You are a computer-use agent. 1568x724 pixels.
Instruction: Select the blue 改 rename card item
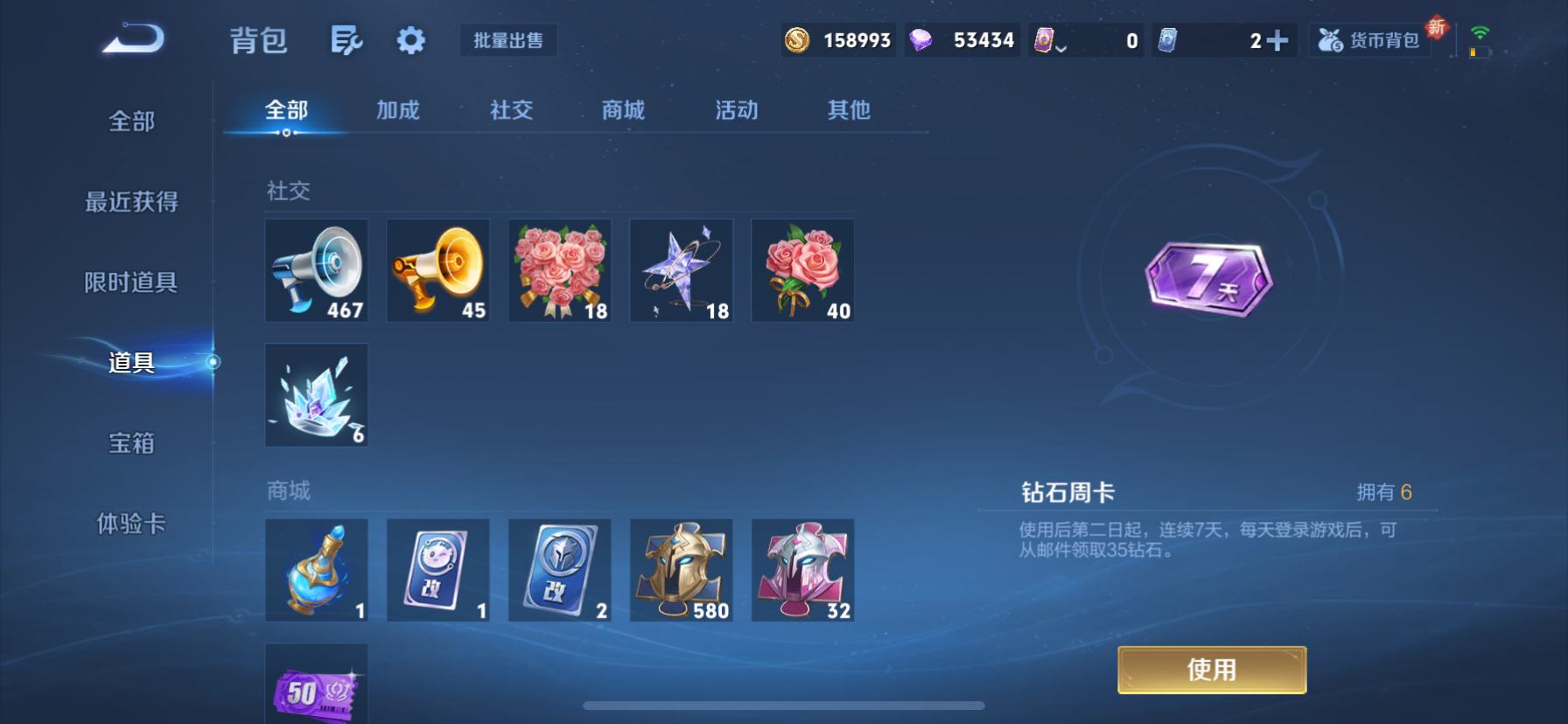559,569
